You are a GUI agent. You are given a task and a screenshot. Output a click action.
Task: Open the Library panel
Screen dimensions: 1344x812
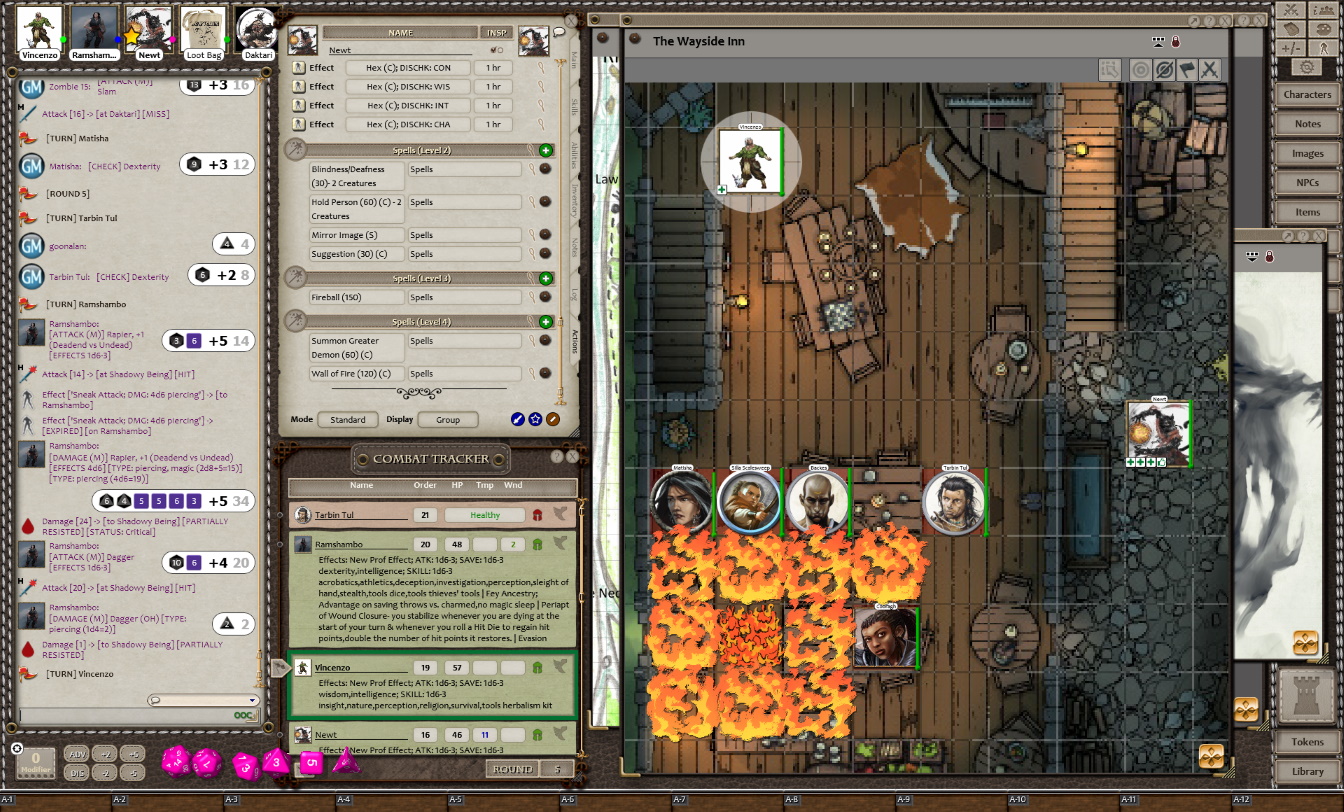point(1307,771)
